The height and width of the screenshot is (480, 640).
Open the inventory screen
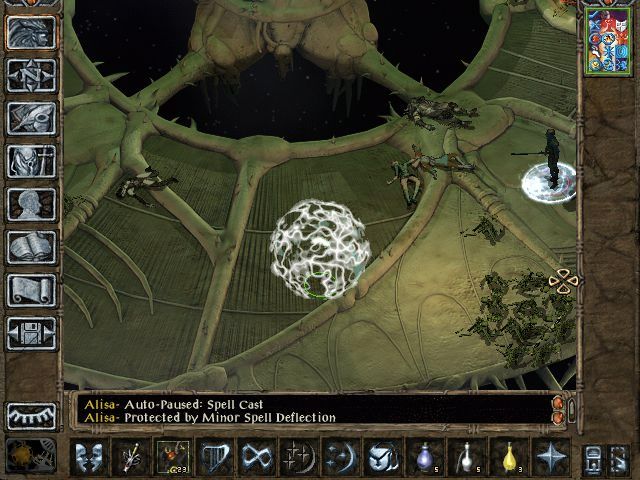pyautogui.click(x=31, y=161)
